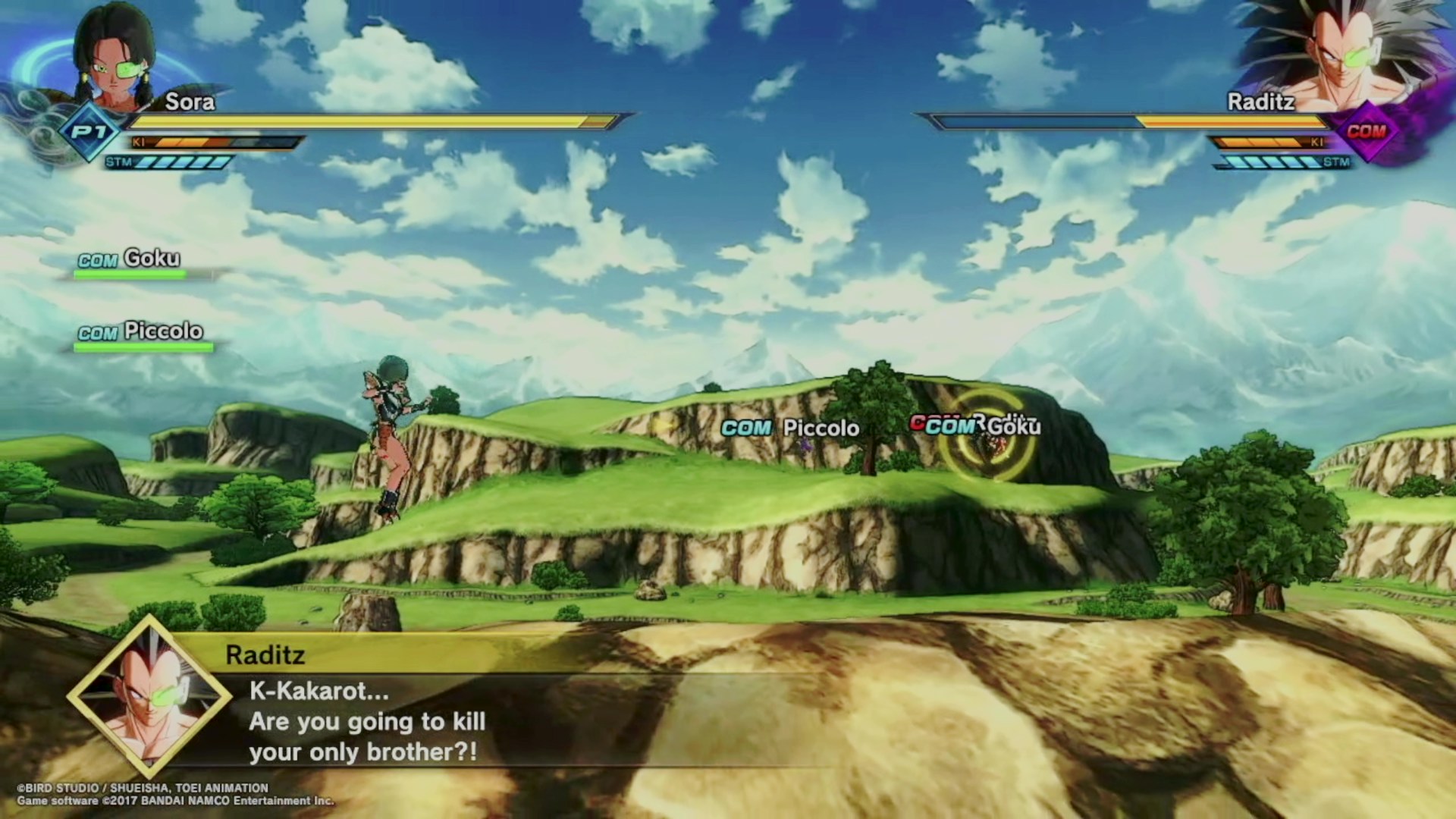
Task: Click Raditz's dialogue box portrait
Action: (x=149, y=696)
